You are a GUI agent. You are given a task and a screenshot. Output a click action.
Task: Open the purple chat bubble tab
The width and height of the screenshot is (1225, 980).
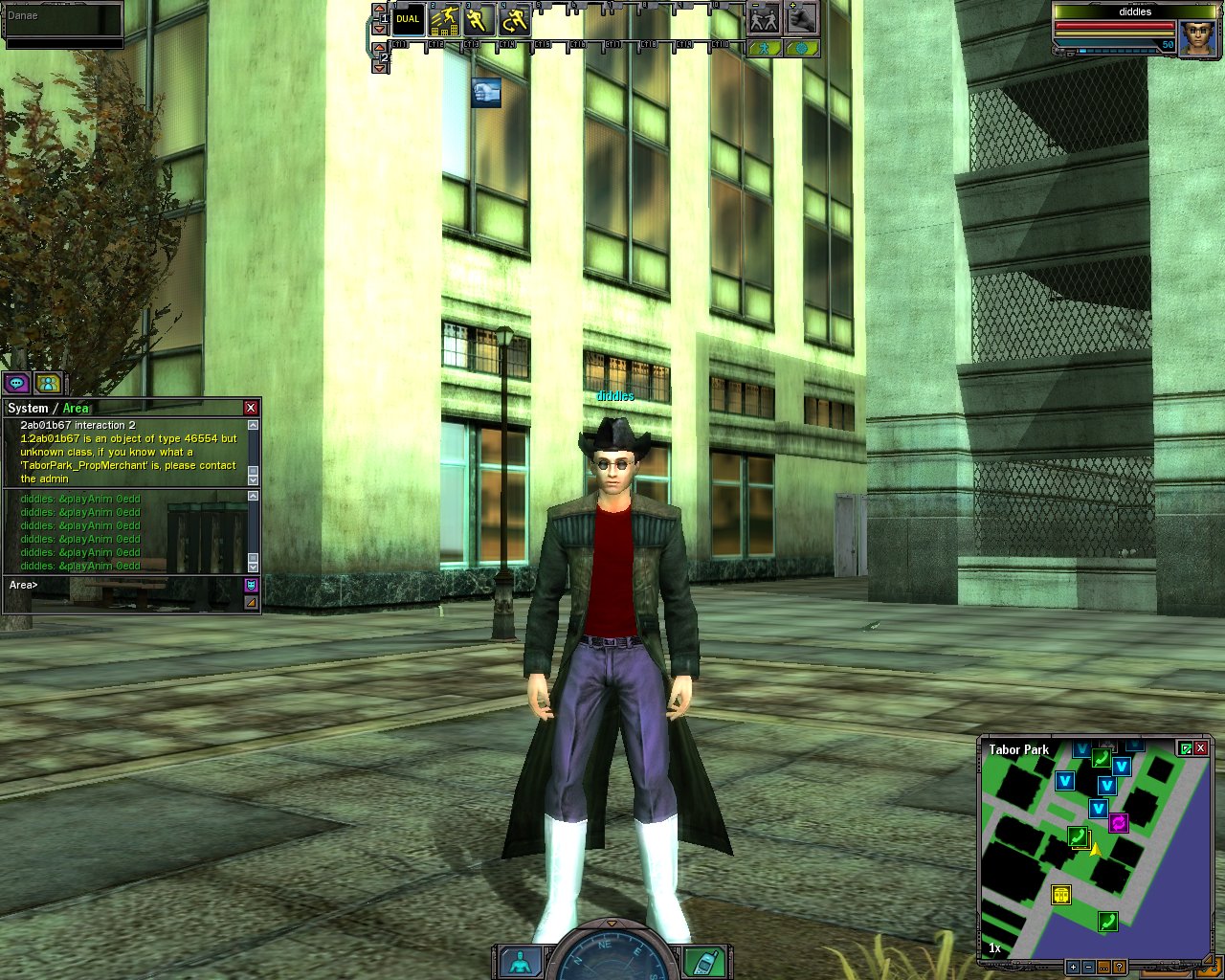16,384
